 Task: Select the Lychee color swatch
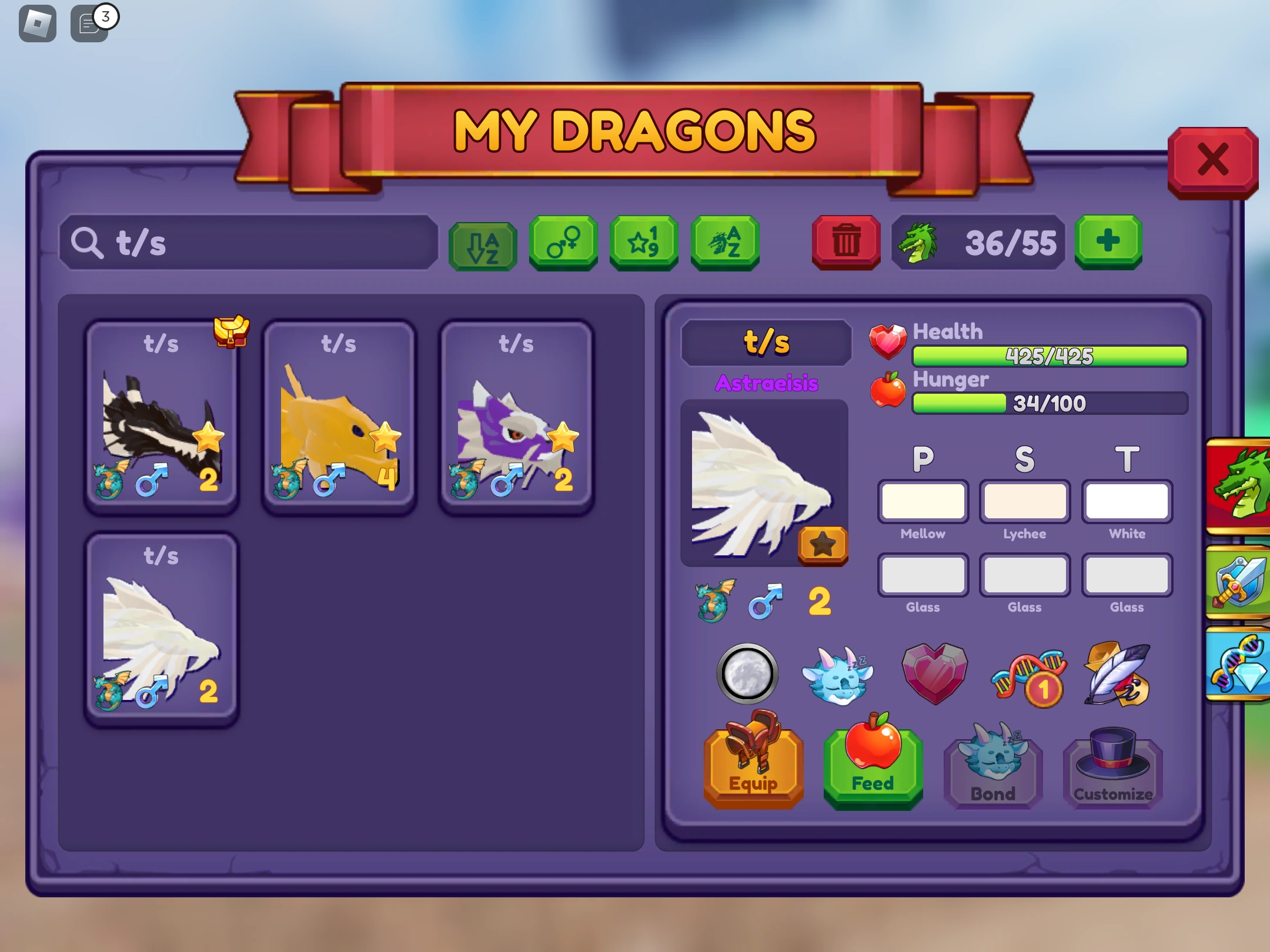[1025, 501]
